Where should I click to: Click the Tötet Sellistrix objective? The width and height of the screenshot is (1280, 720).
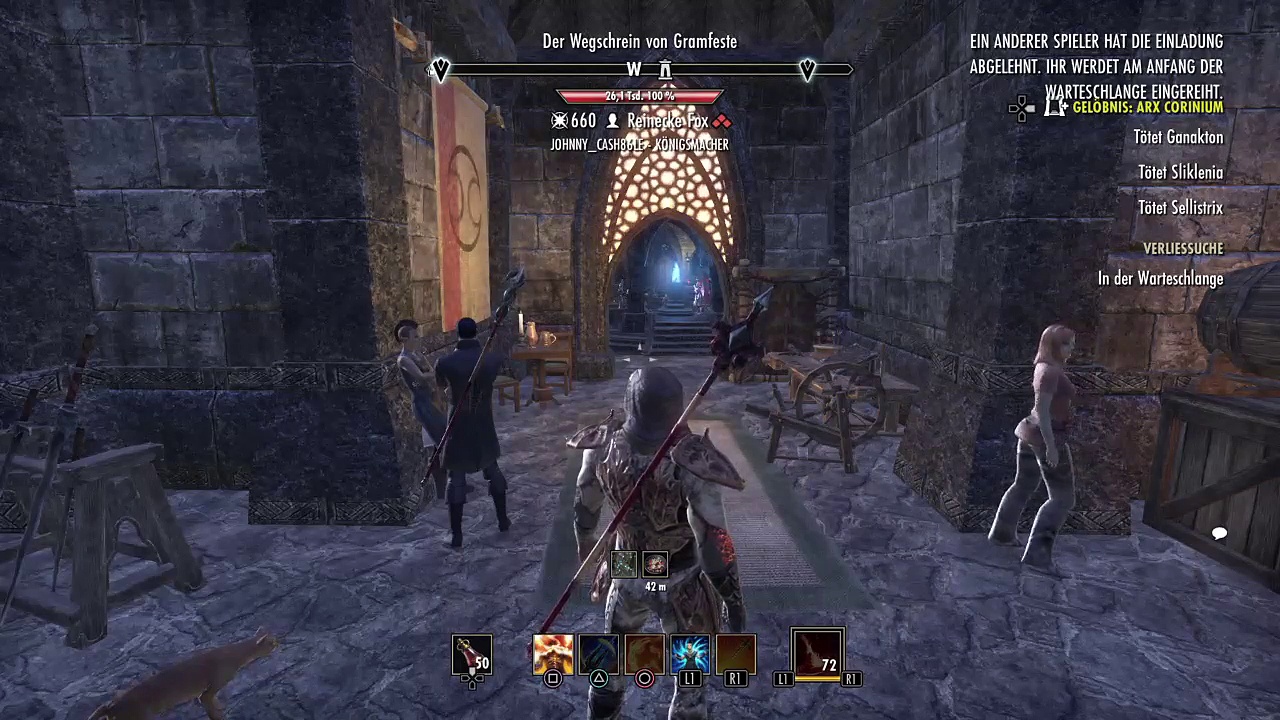pyautogui.click(x=1180, y=208)
